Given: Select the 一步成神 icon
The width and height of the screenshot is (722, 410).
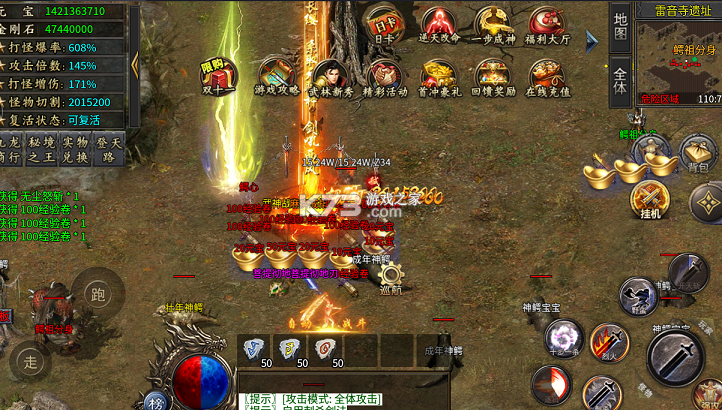Looking at the screenshot, I should pyautogui.click(x=494, y=24).
